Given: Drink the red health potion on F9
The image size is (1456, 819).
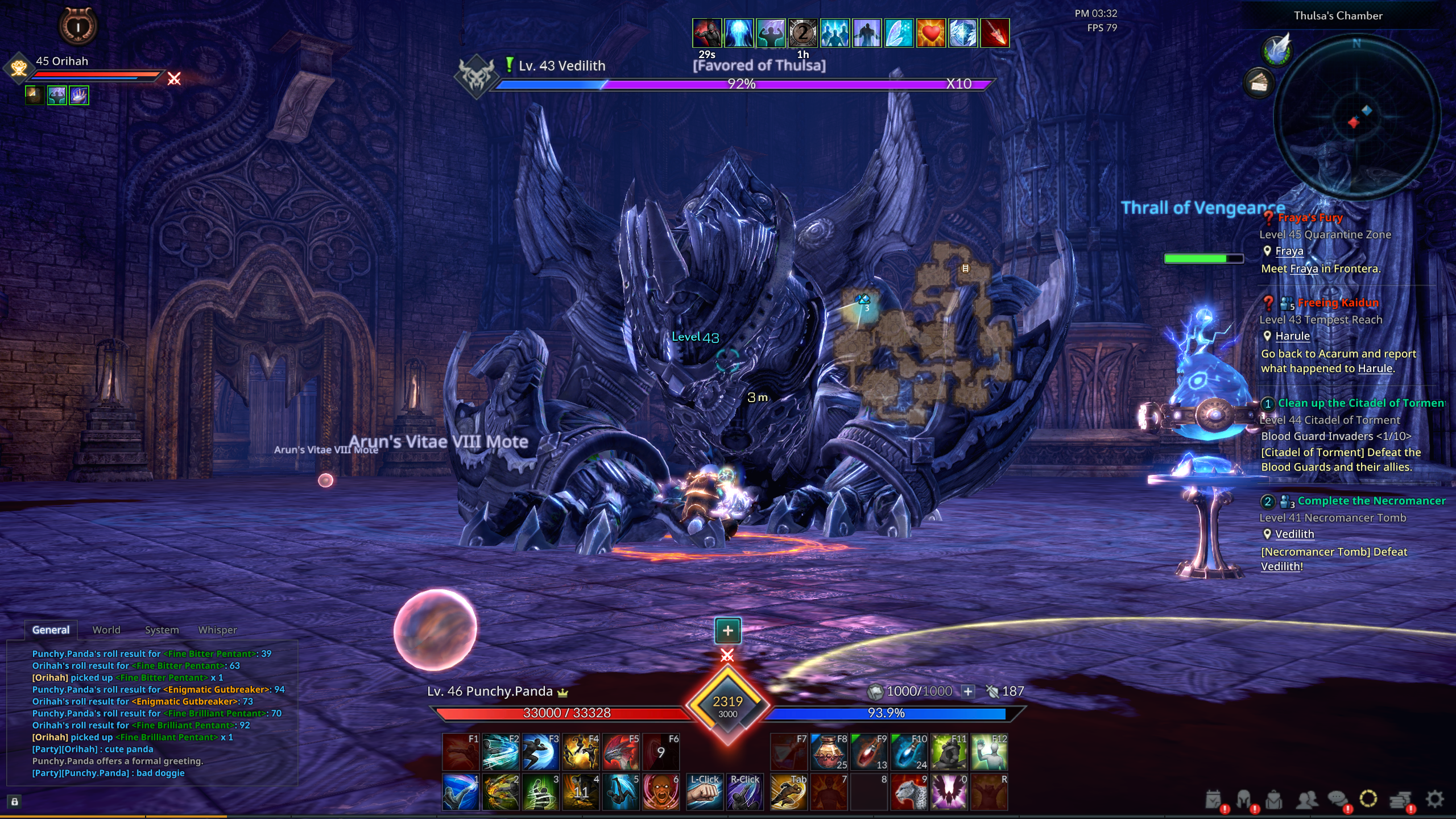Looking at the screenshot, I should tap(869, 752).
